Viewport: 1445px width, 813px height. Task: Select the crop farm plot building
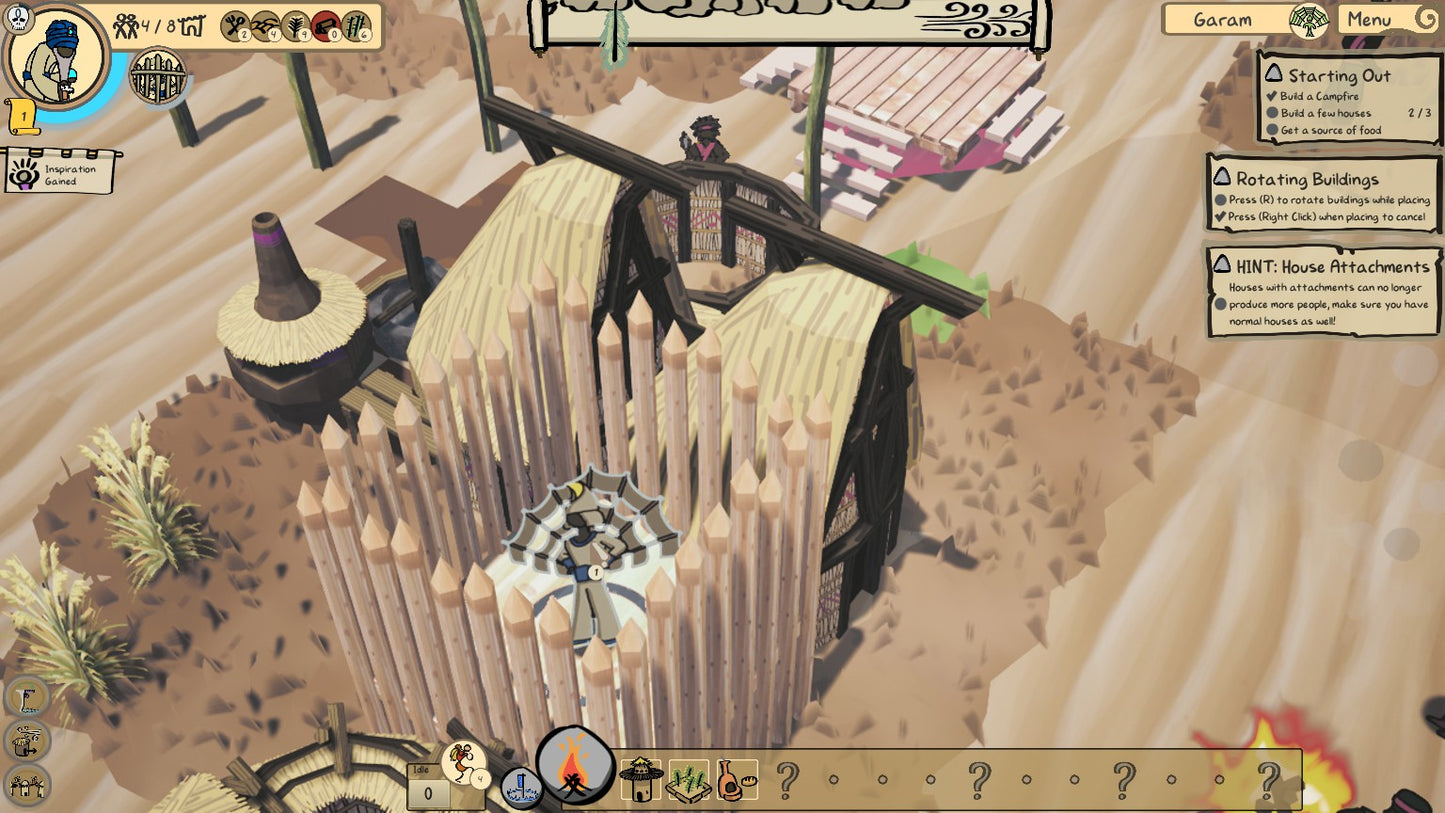point(689,780)
